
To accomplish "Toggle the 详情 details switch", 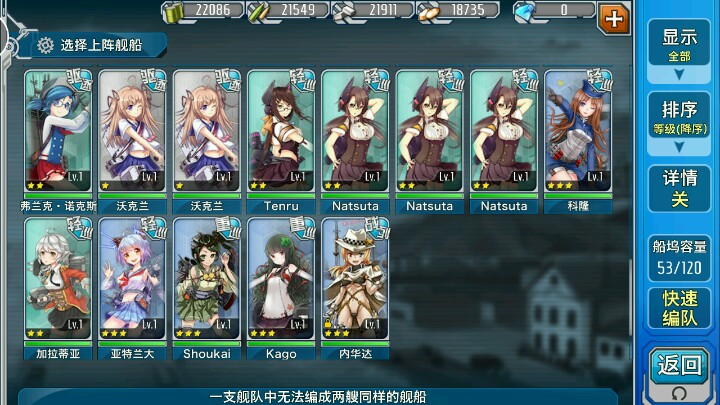I will pyautogui.click(x=679, y=188).
